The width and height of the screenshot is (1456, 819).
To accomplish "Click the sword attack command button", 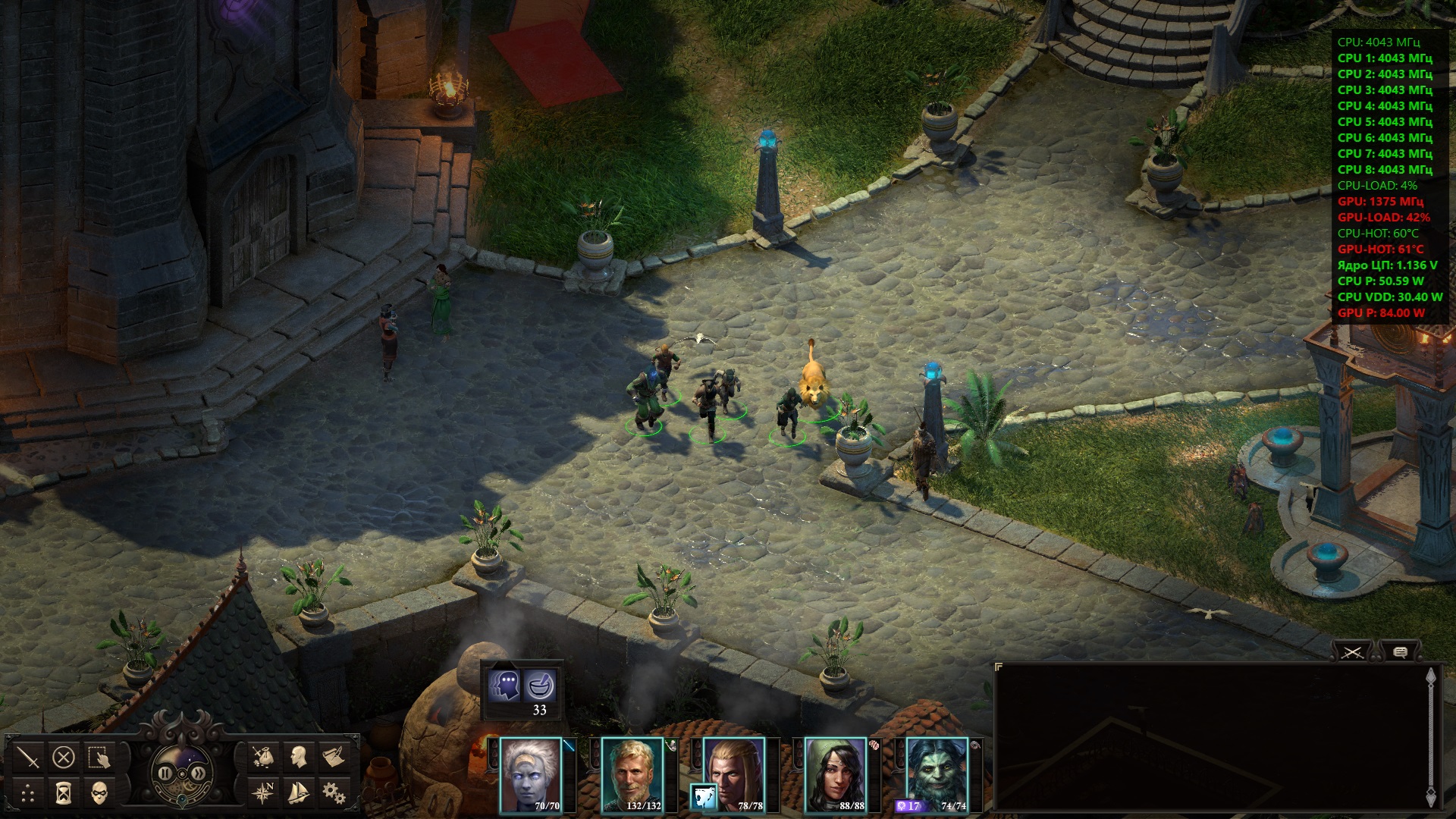I will 28,757.
